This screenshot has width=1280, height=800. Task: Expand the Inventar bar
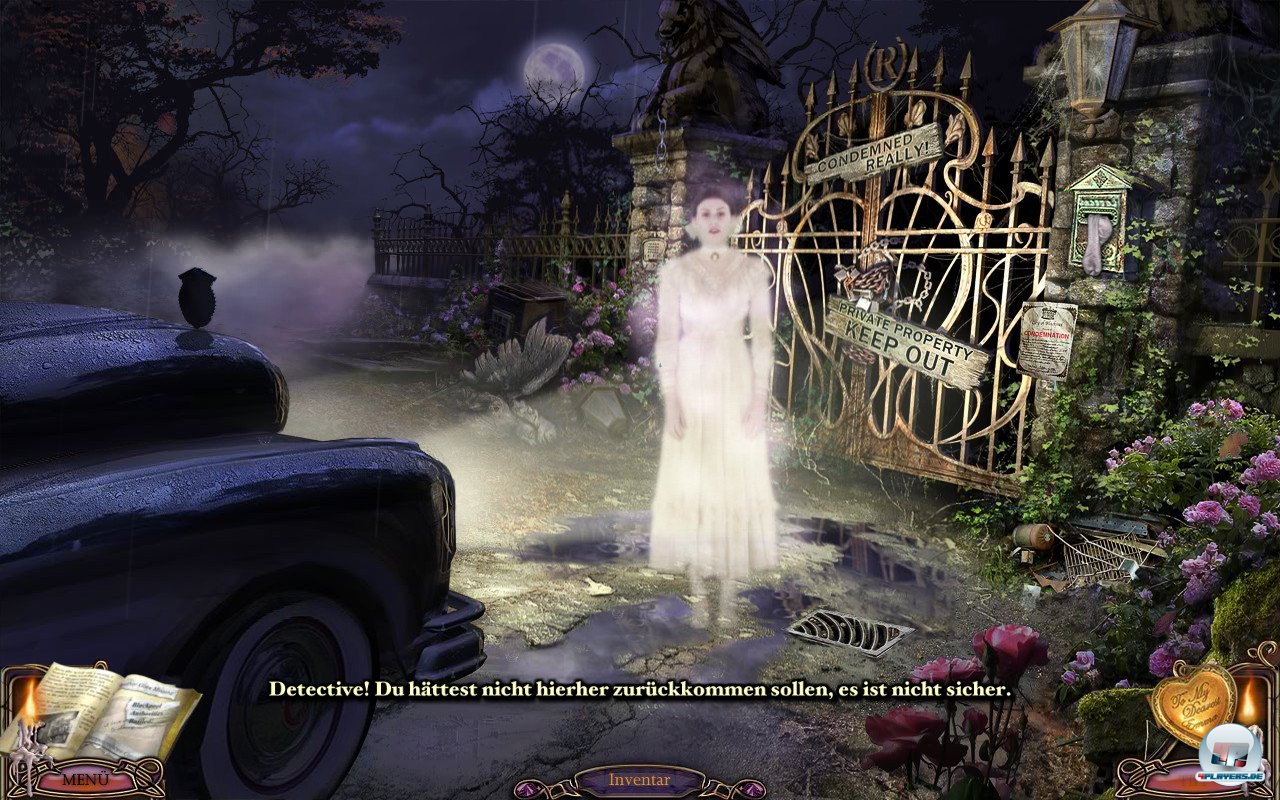click(x=638, y=780)
